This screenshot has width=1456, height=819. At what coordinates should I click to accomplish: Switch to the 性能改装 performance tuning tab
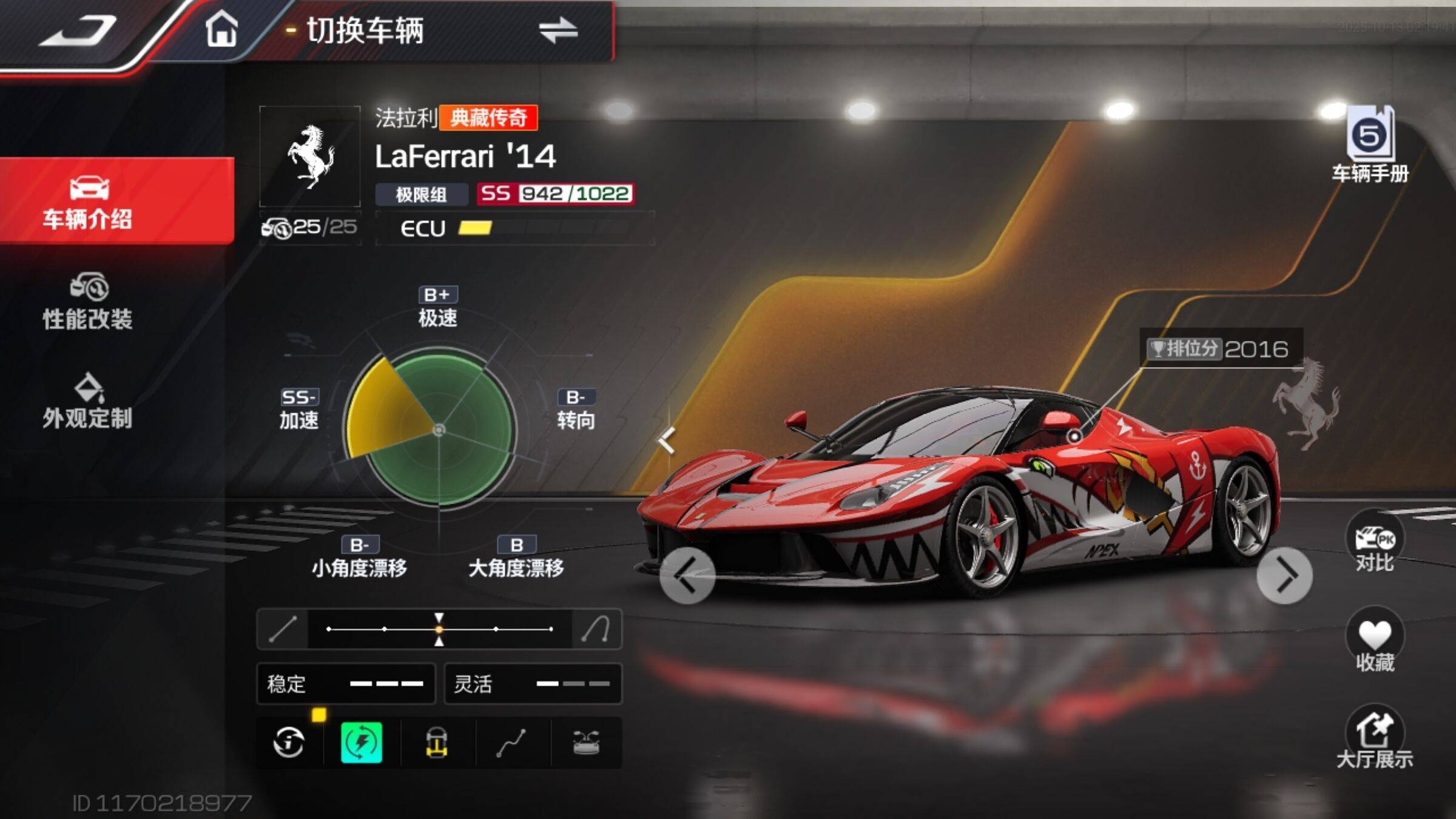click(x=88, y=302)
